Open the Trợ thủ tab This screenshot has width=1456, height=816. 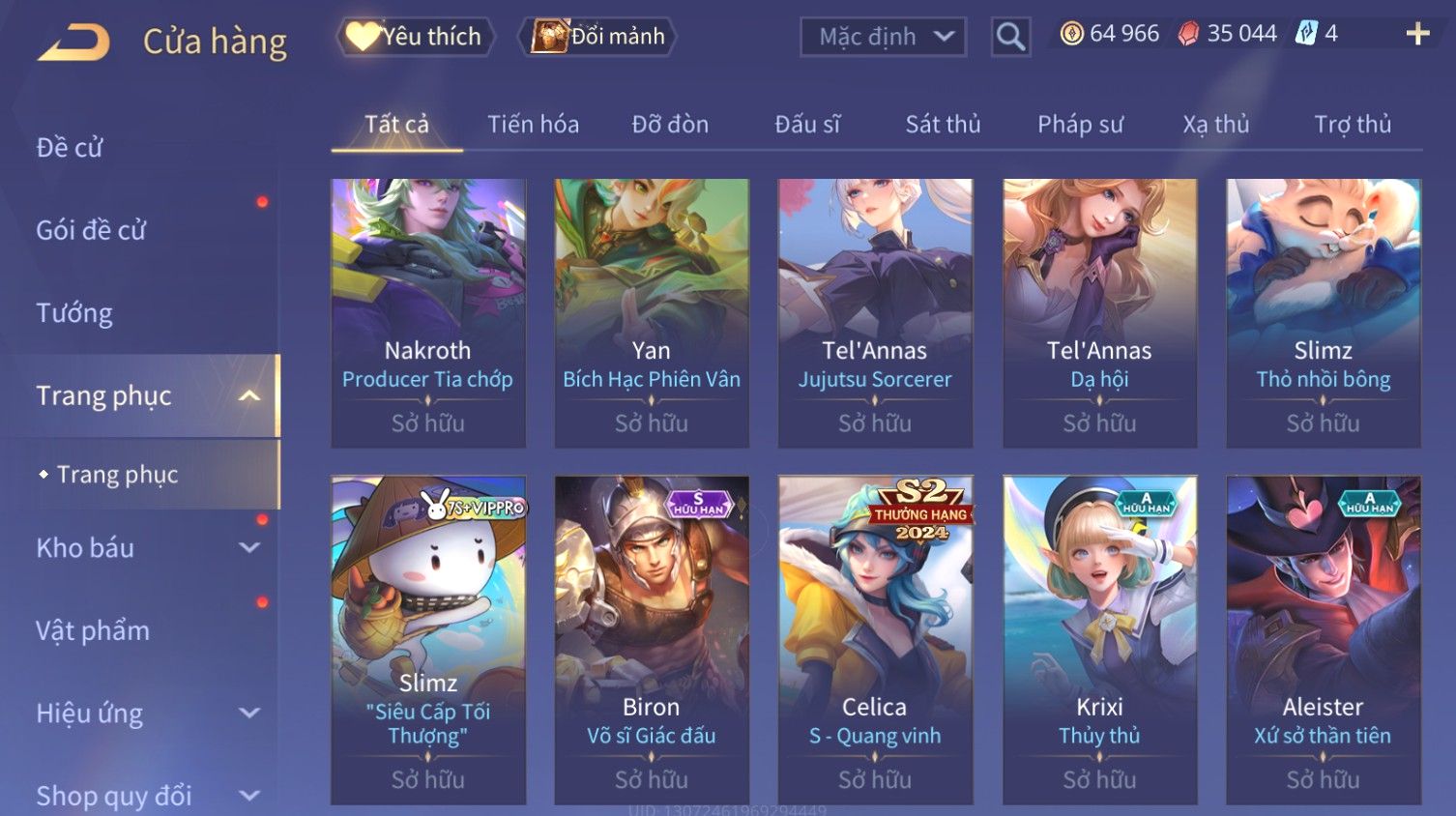click(x=1352, y=124)
